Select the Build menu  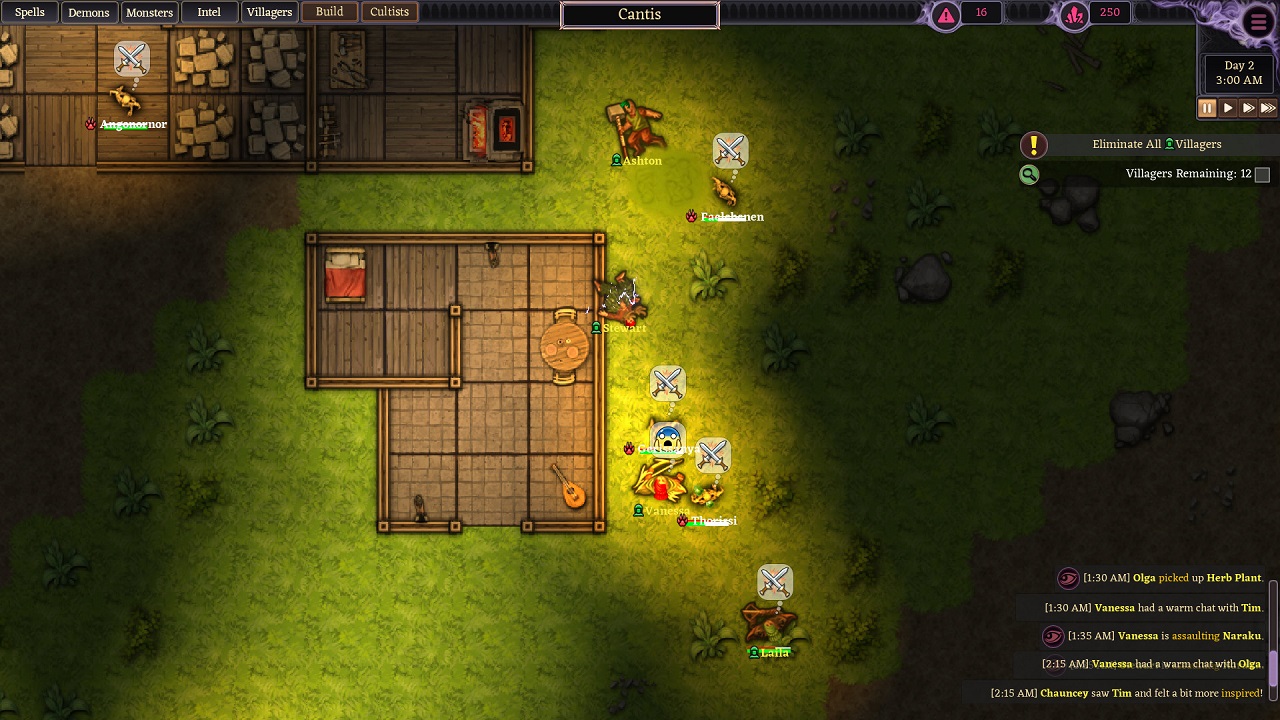(329, 12)
